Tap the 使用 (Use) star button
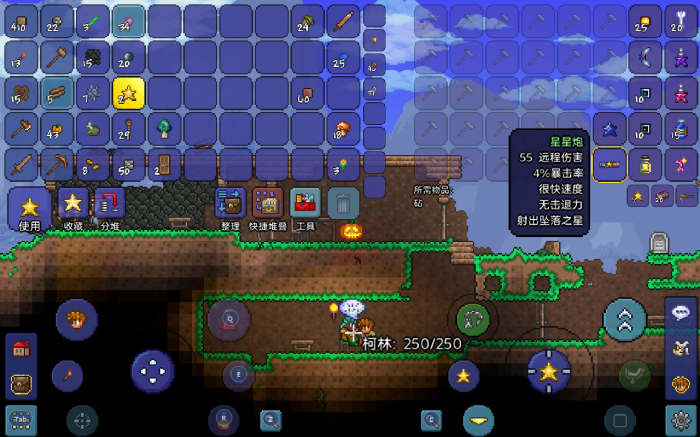 (29, 208)
